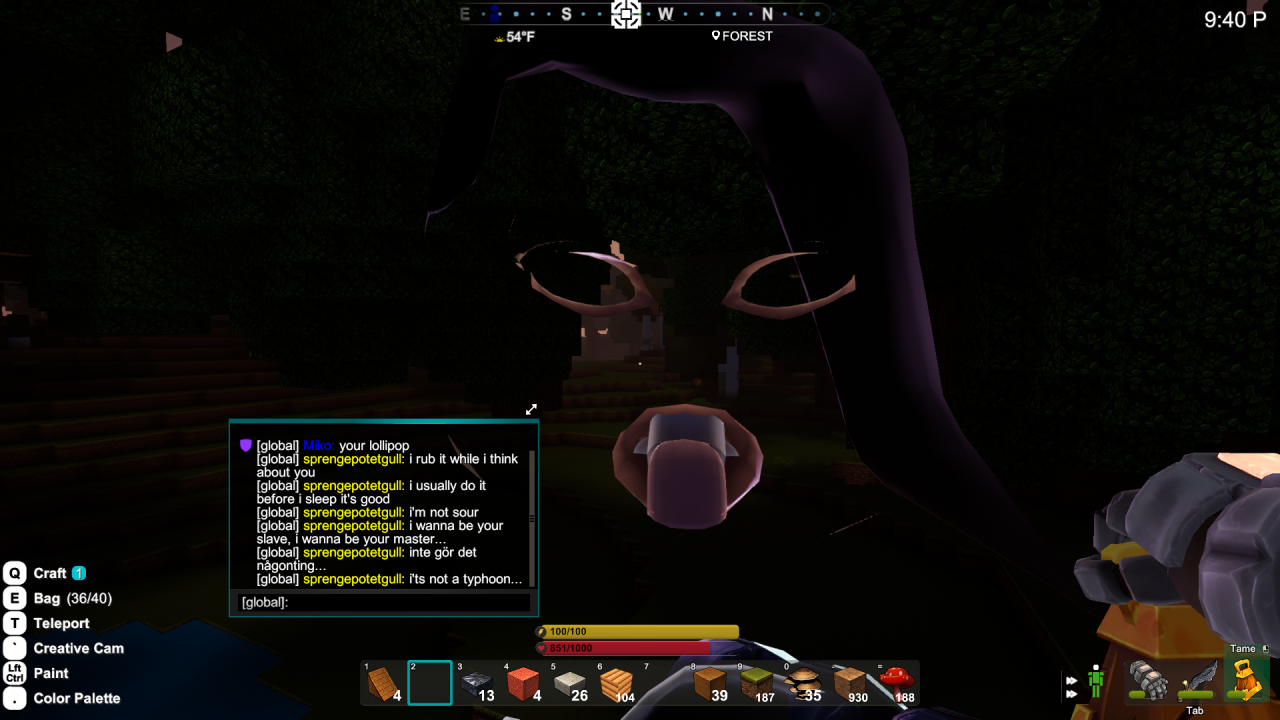Select the wooden ramp in hotbar slot 1

click(385, 682)
